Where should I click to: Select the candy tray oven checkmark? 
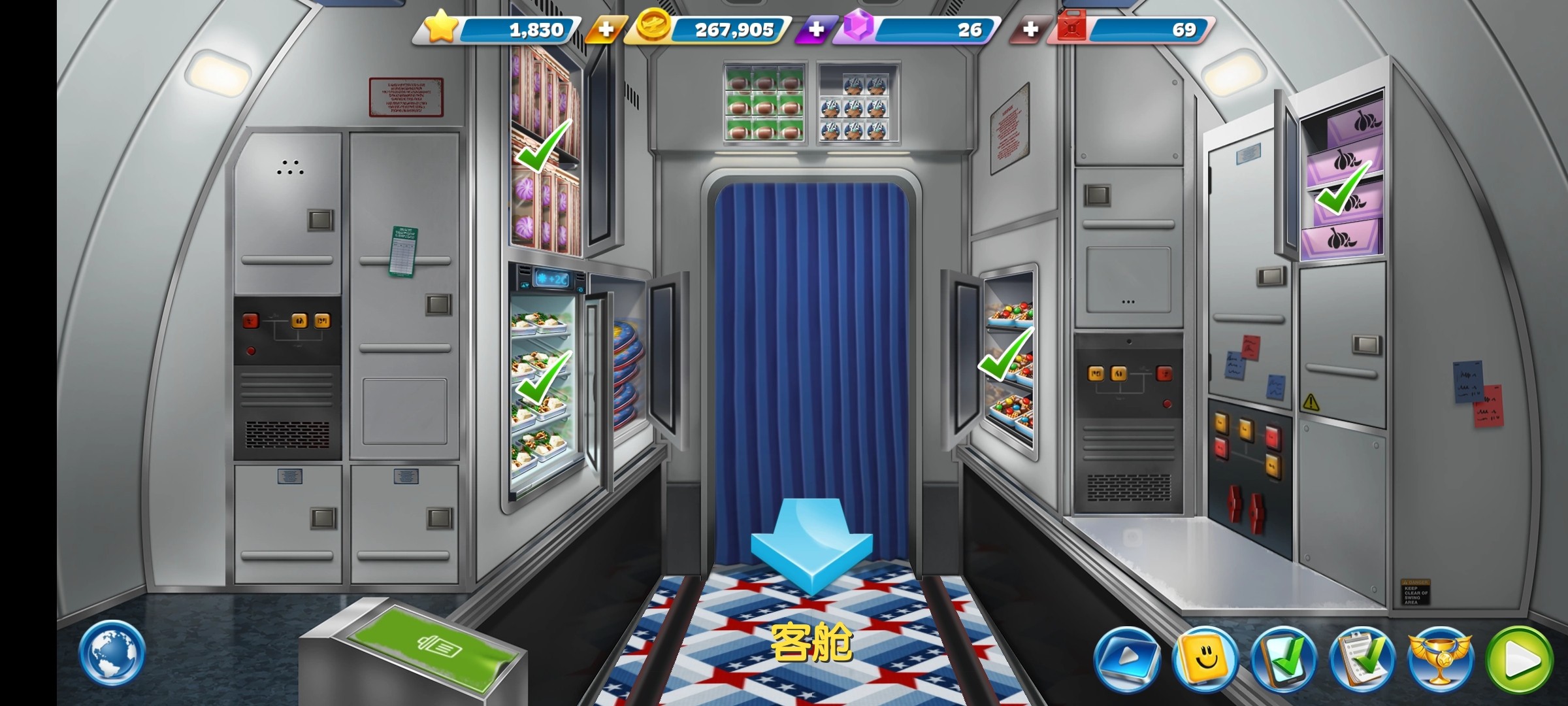1005,354
